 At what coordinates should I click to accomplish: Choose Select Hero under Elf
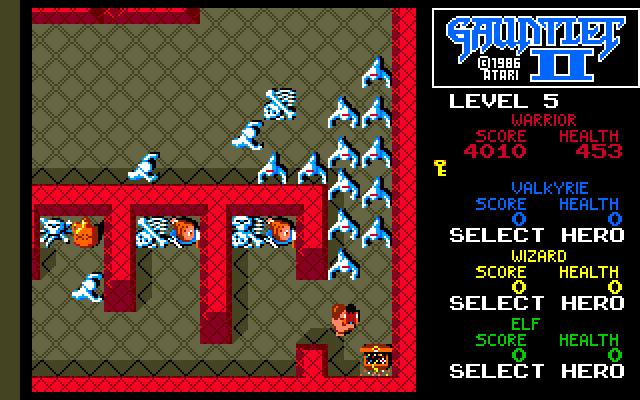click(534, 371)
